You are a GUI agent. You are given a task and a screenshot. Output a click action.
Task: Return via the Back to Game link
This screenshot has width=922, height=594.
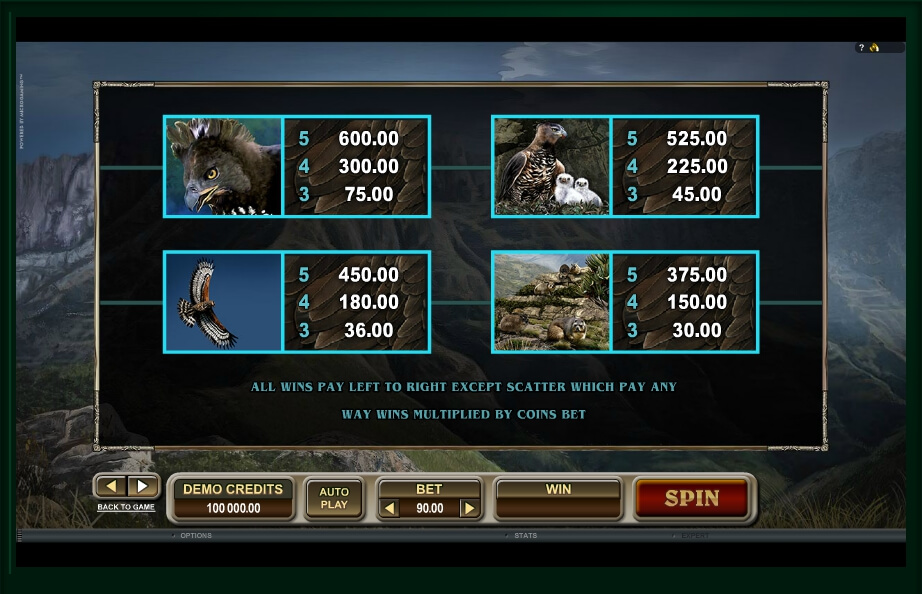point(126,507)
